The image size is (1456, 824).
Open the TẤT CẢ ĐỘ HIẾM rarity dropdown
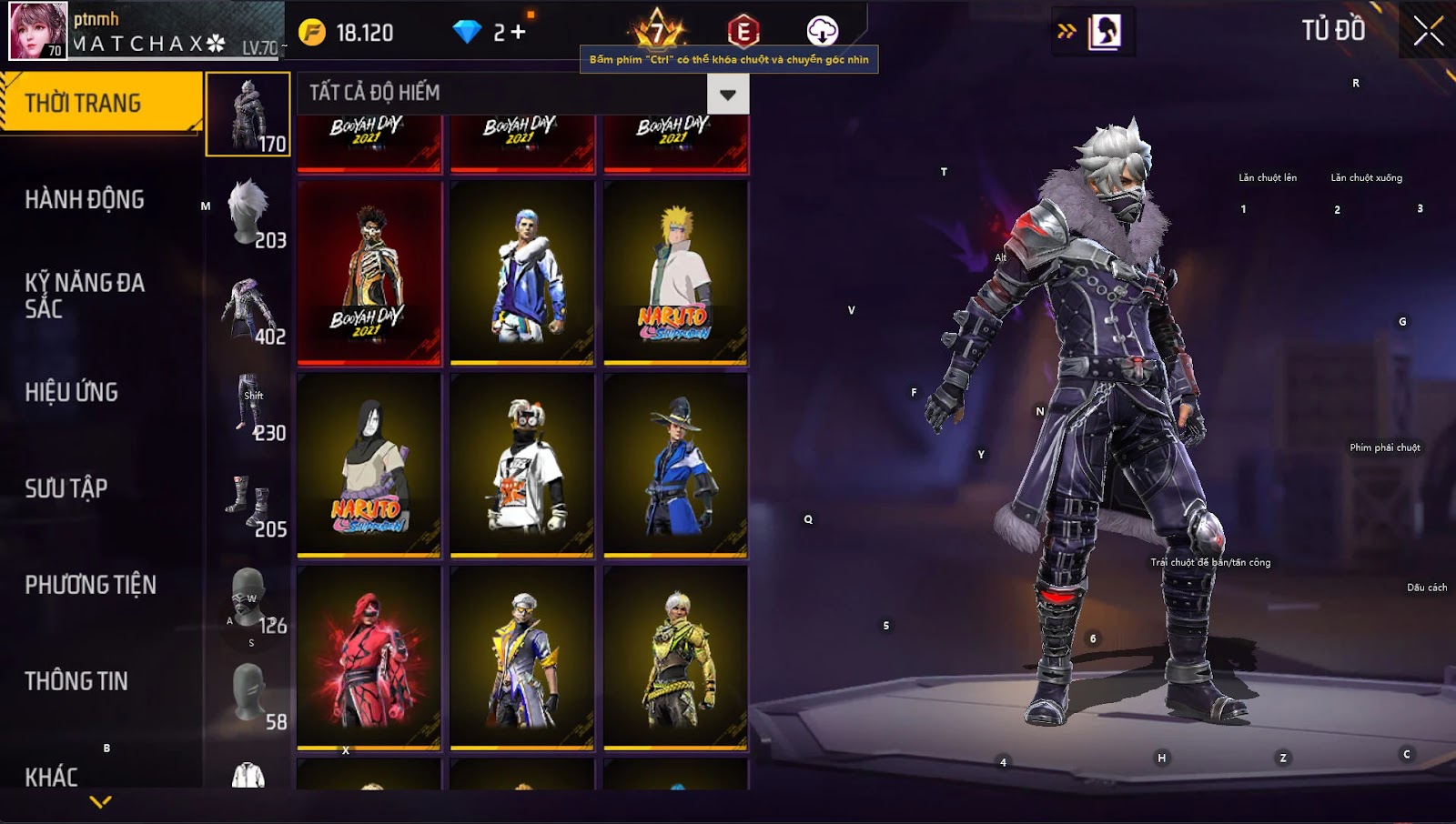click(x=727, y=94)
